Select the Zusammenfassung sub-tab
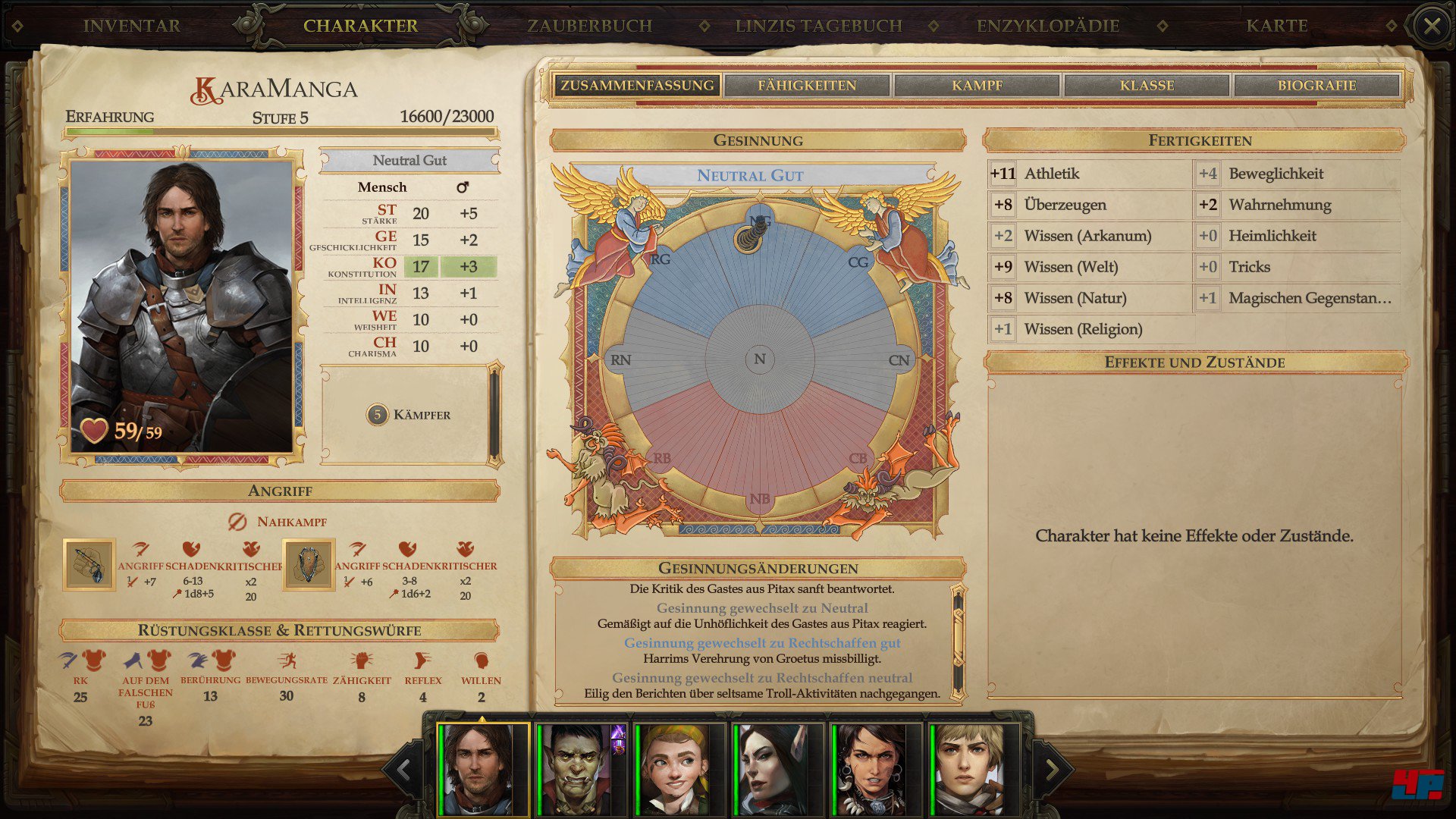Image resolution: width=1456 pixels, height=819 pixels. [637, 86]
